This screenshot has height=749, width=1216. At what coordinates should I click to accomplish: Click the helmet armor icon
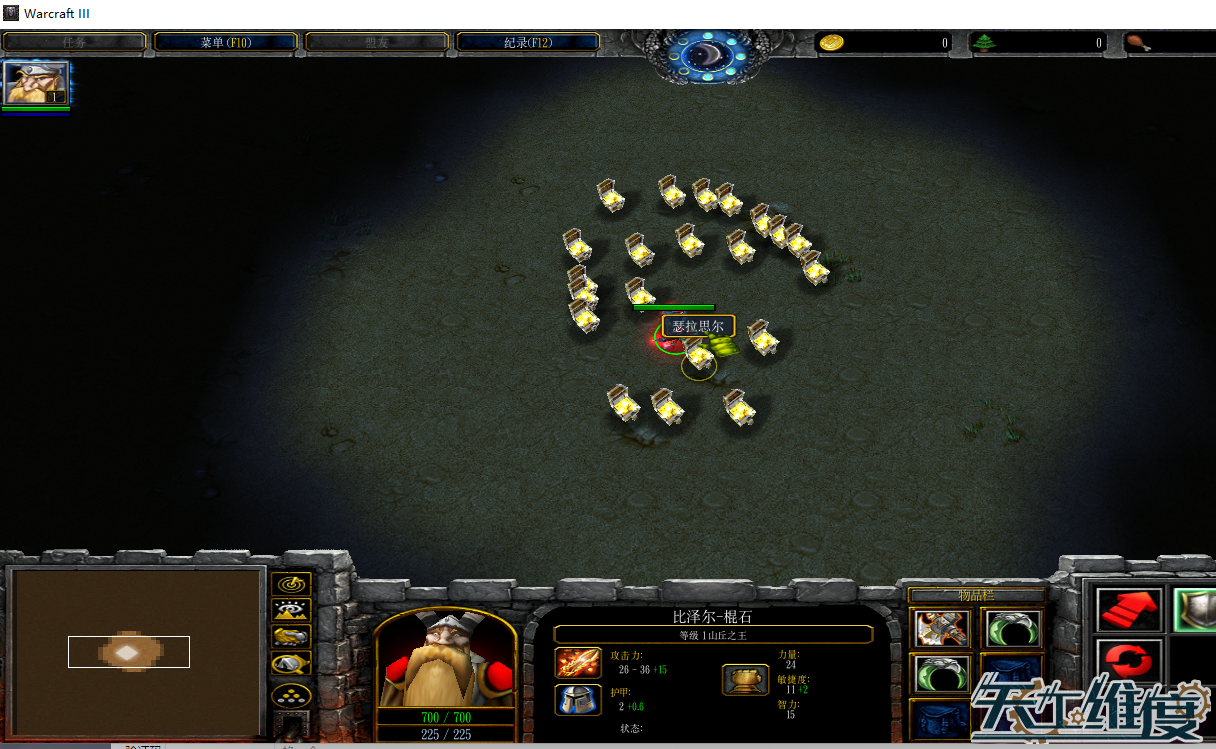coord(578,699)
